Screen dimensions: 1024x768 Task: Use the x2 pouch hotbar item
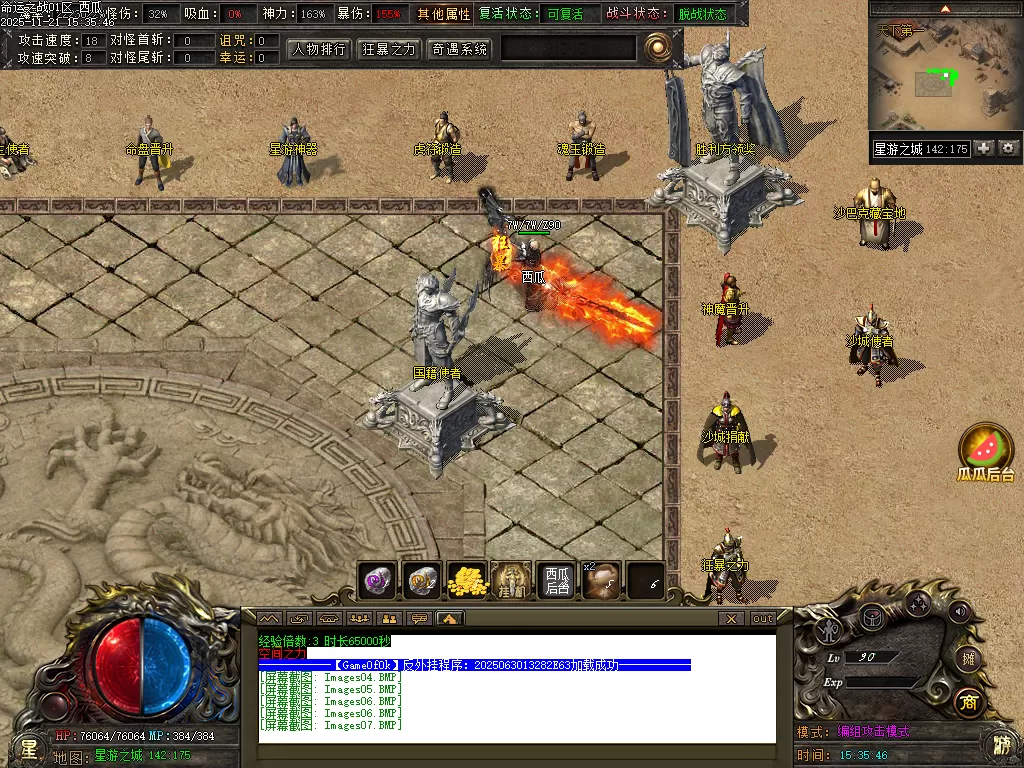pos(601,580)
